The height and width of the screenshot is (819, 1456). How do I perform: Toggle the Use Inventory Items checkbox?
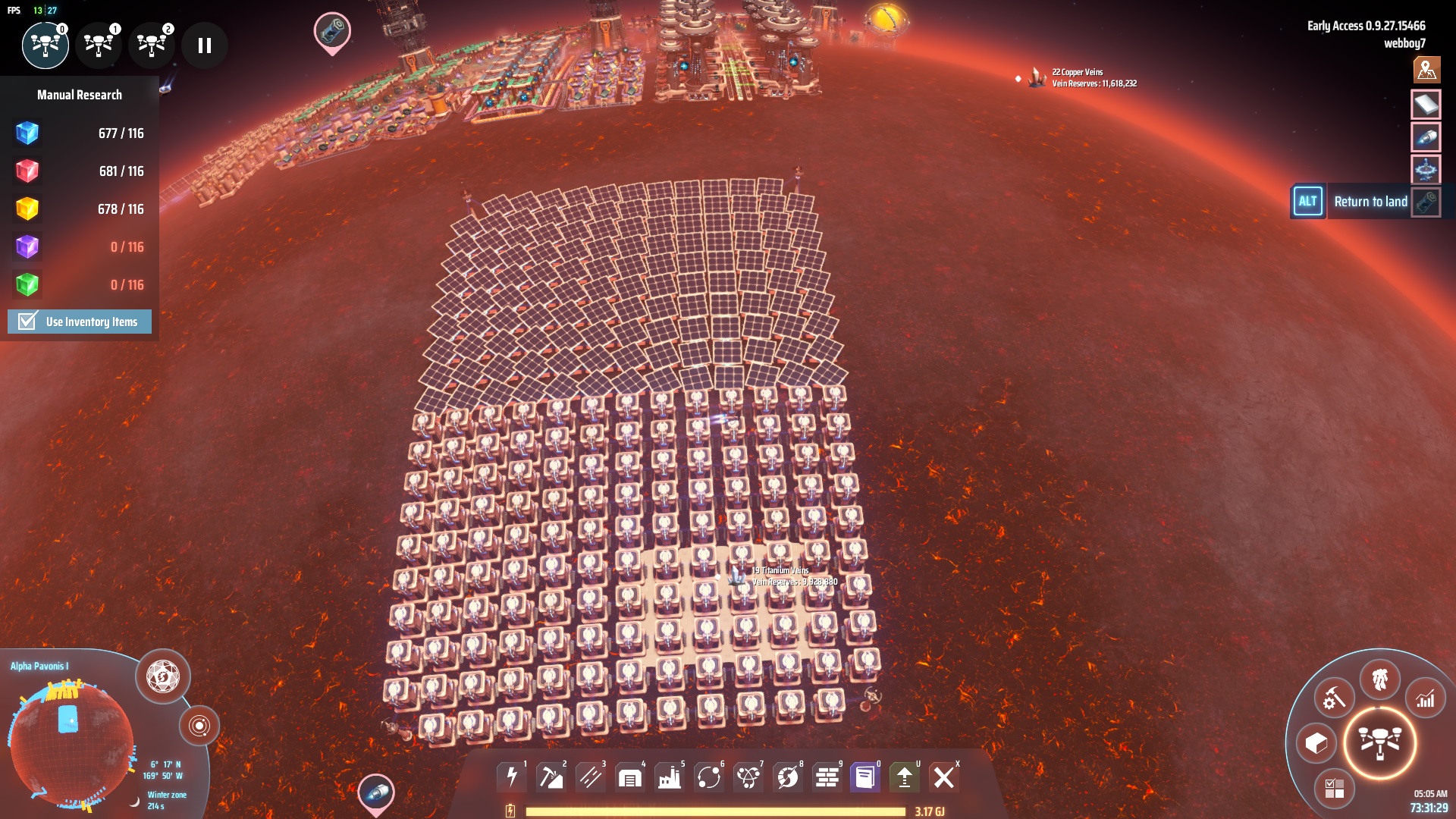28,322
